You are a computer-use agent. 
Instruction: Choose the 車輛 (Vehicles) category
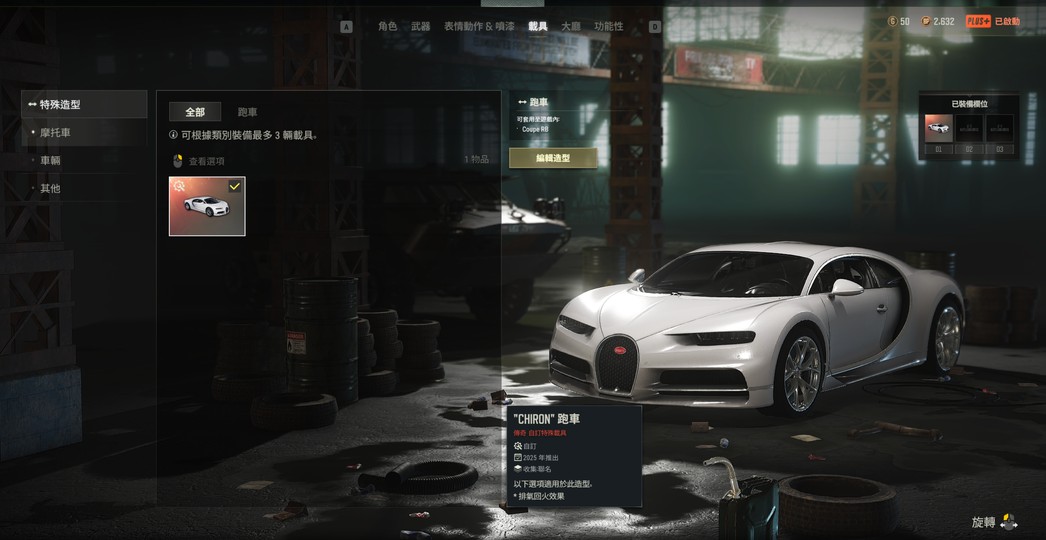tap(51, 160)
